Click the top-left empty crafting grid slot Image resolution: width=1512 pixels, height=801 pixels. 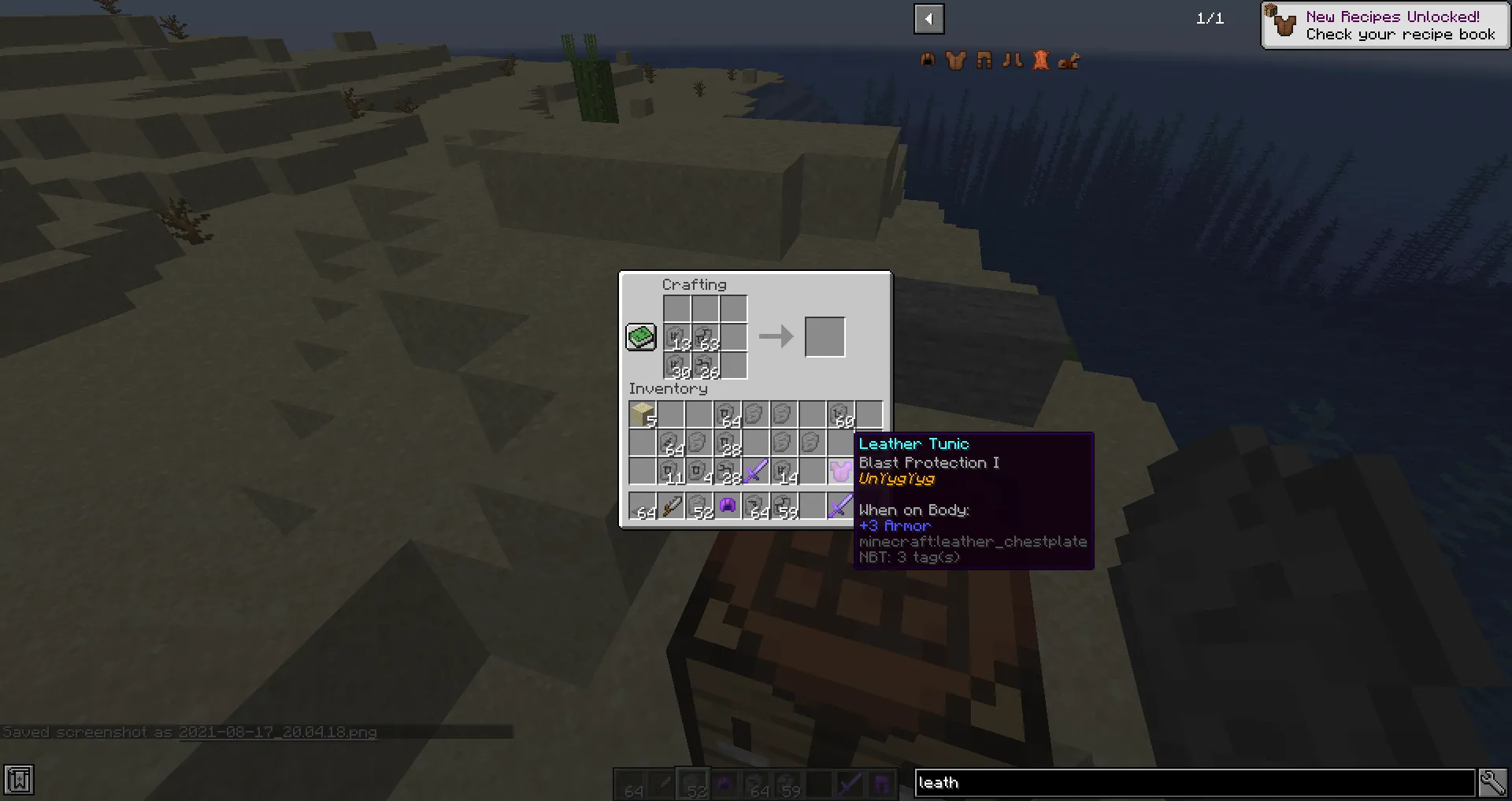click(679, 309)
